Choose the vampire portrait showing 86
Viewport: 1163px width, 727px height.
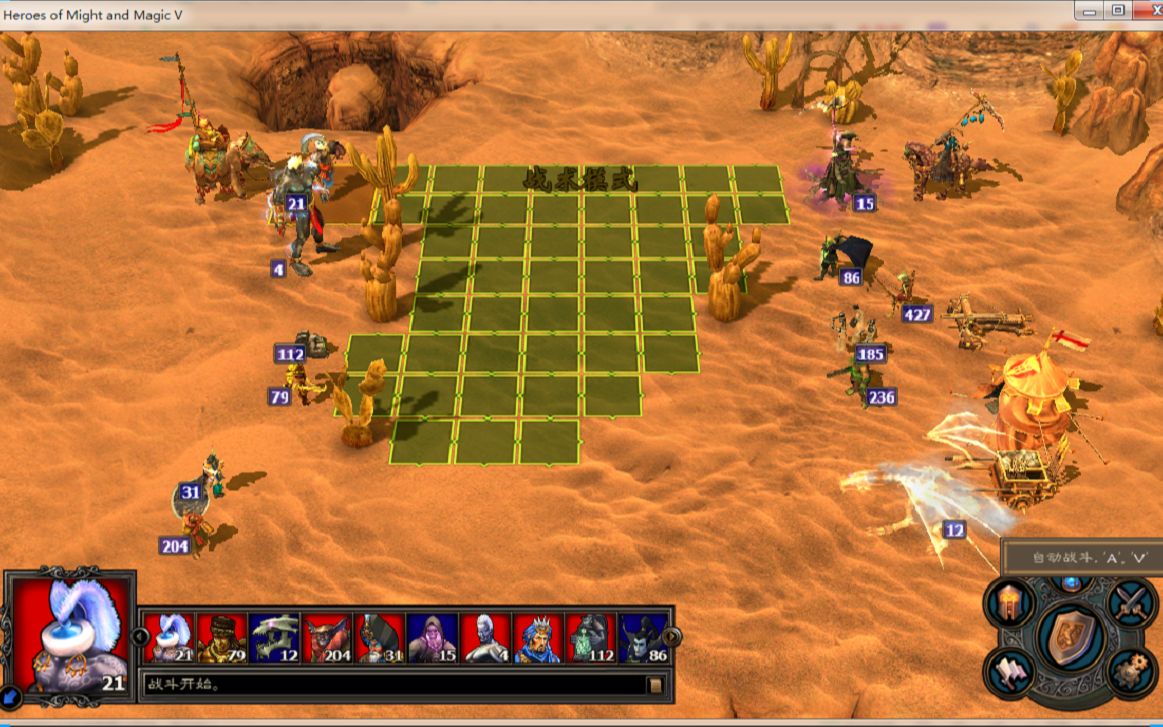(x=642, y=637)
